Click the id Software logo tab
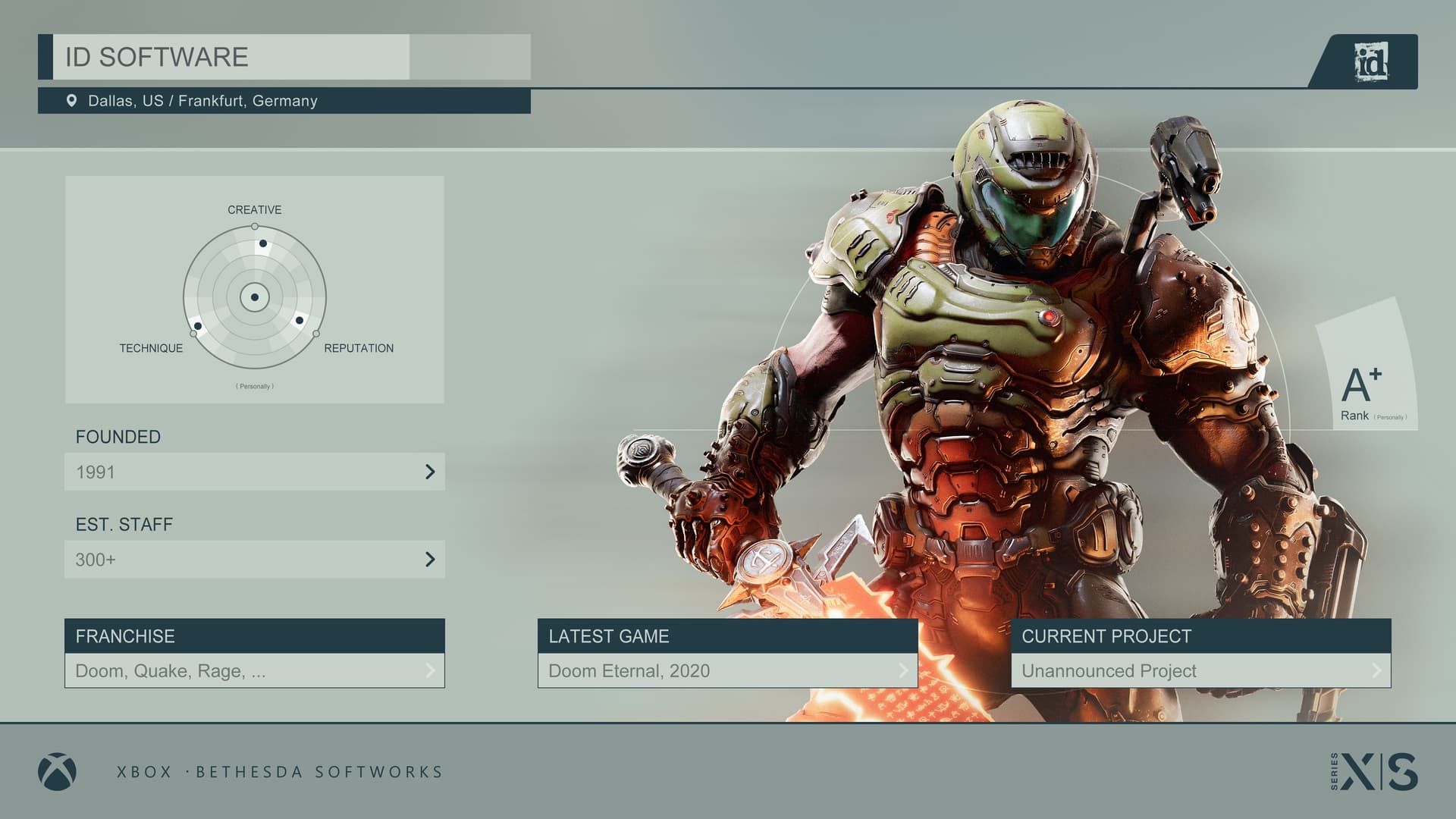Viewport: 1456px width, 819px height. (1370, 61)
